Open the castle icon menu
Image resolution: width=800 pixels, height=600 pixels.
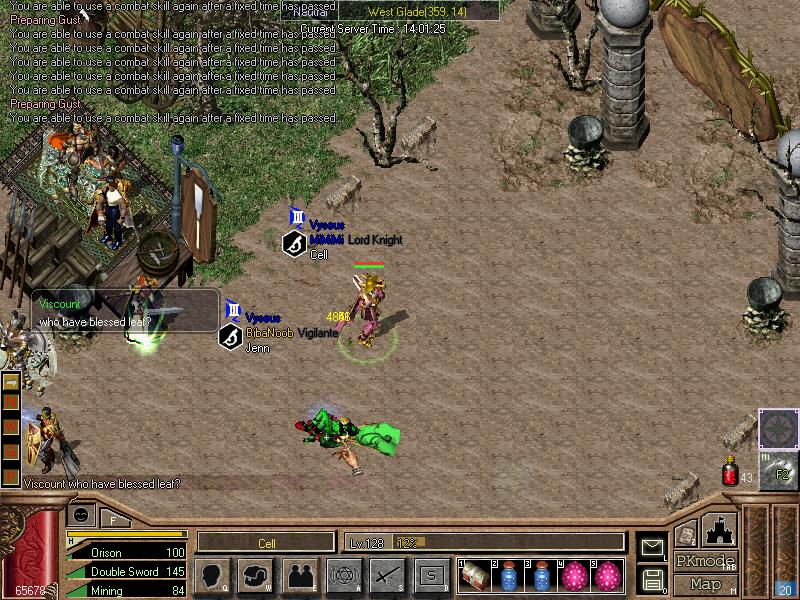720,530
